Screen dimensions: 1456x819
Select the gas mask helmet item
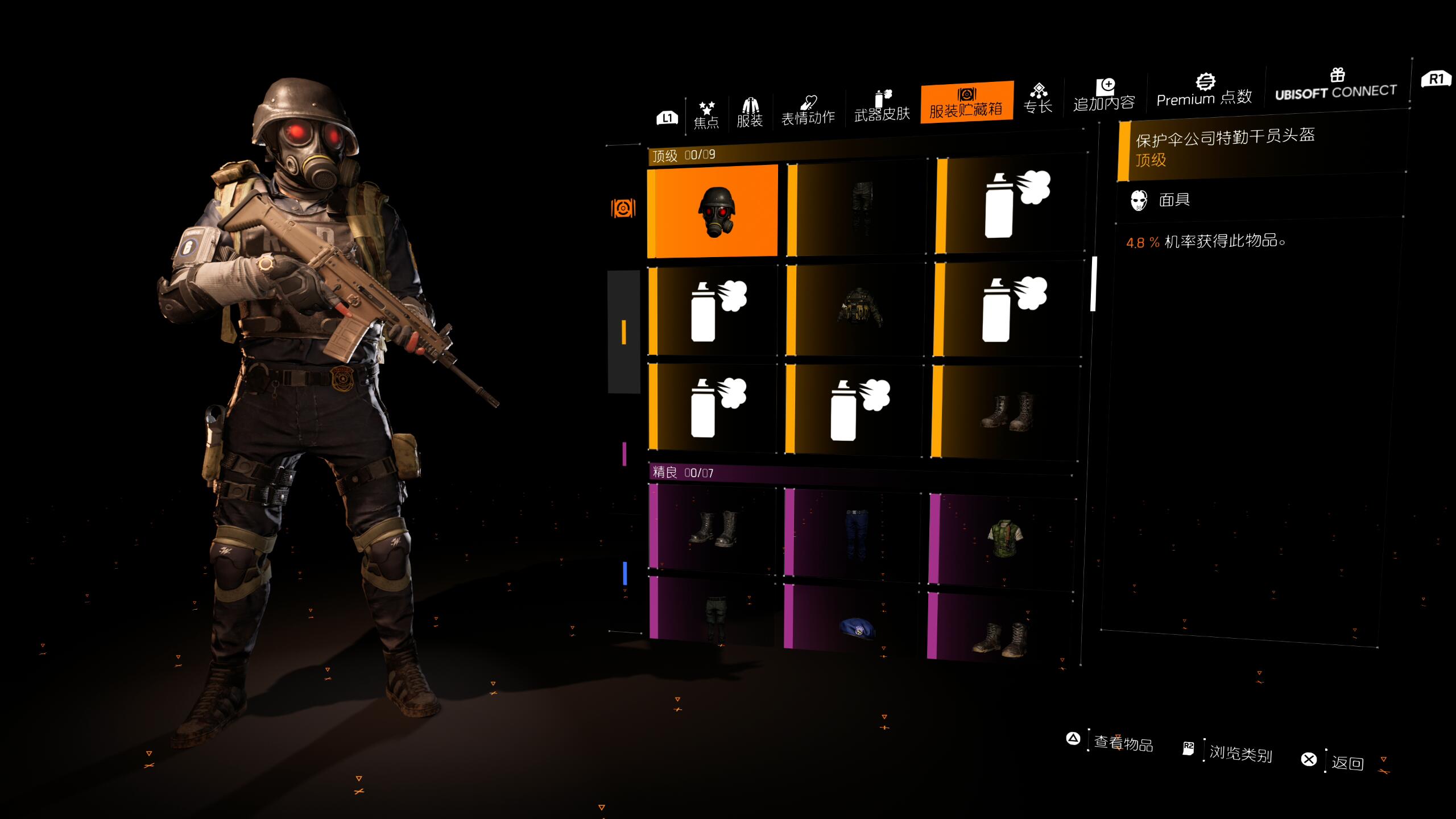713,211
